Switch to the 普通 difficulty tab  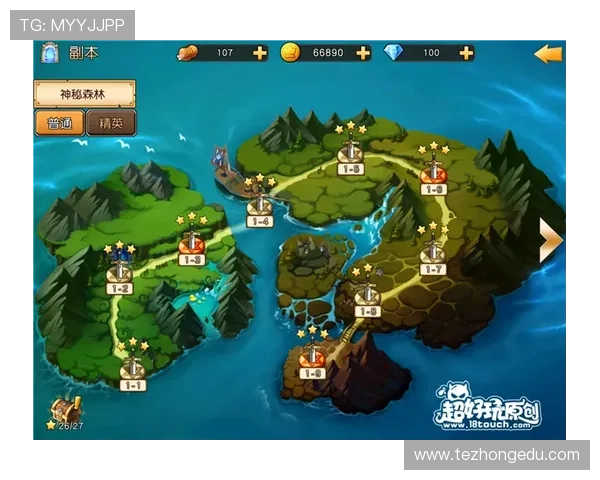tap(59, 124)
